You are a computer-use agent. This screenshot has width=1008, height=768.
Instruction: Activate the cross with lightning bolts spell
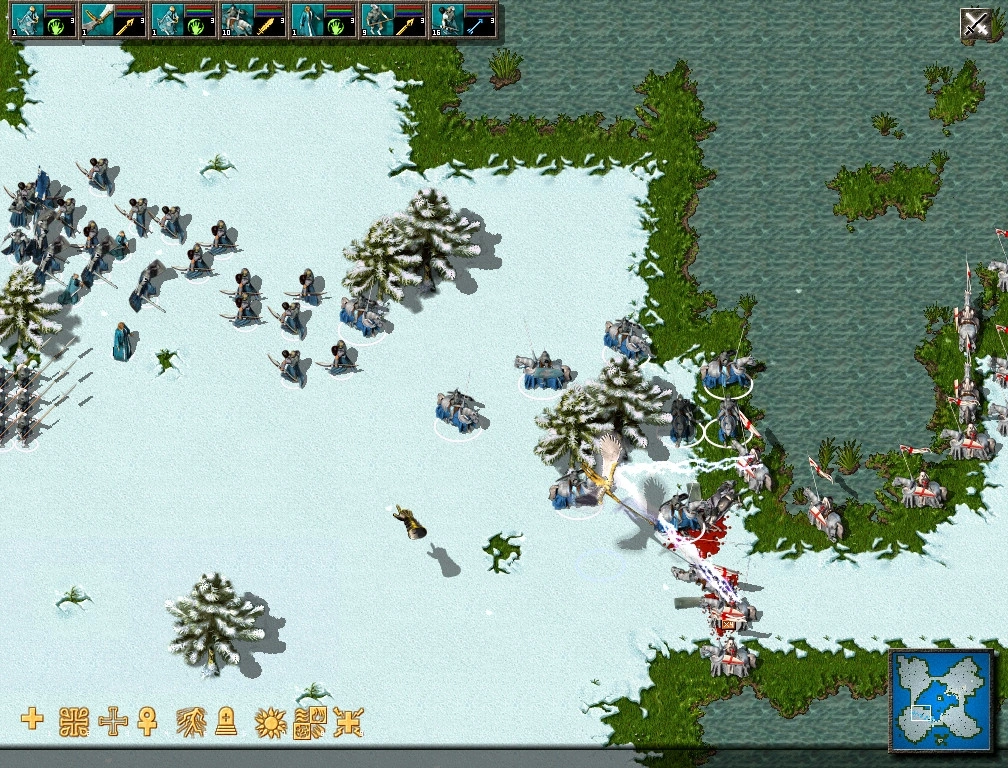coord(348,721)
